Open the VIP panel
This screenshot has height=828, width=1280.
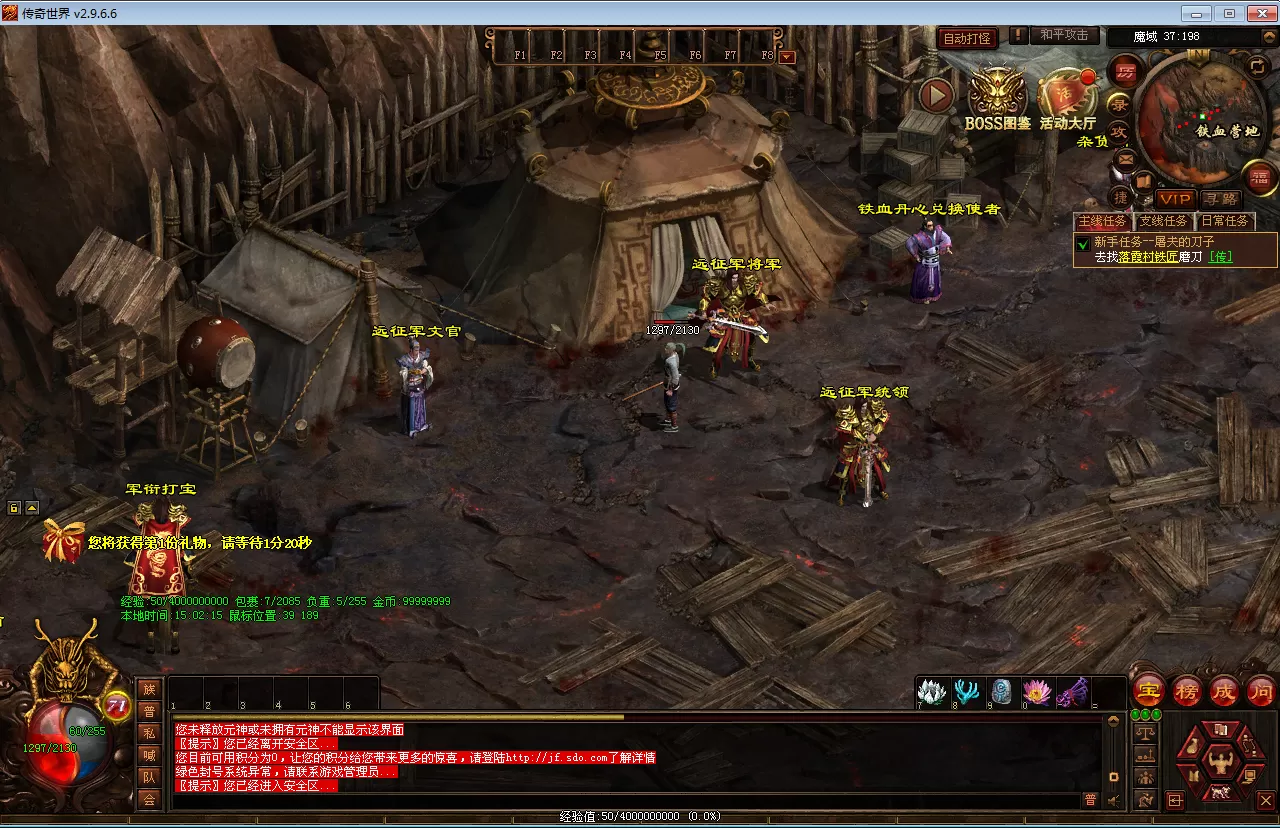tap(1175, 199)
